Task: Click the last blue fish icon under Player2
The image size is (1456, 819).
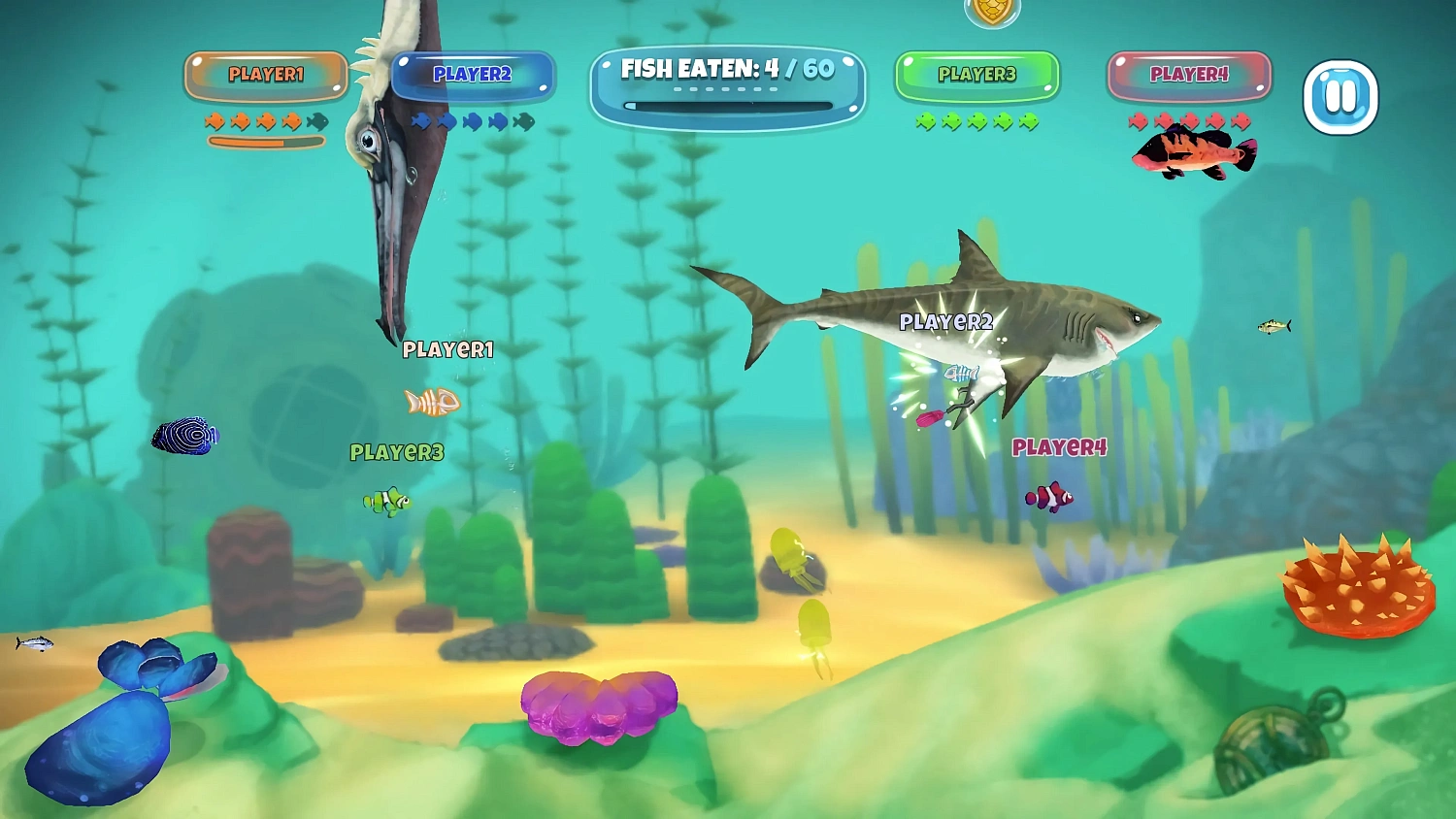Action: click(496, 121)
